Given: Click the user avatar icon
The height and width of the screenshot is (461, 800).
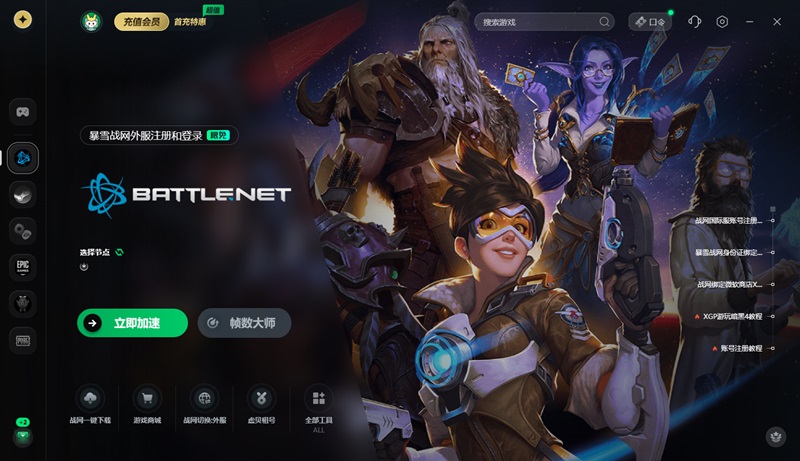Looking at the screenshot, I should click(x=92, y=21).
